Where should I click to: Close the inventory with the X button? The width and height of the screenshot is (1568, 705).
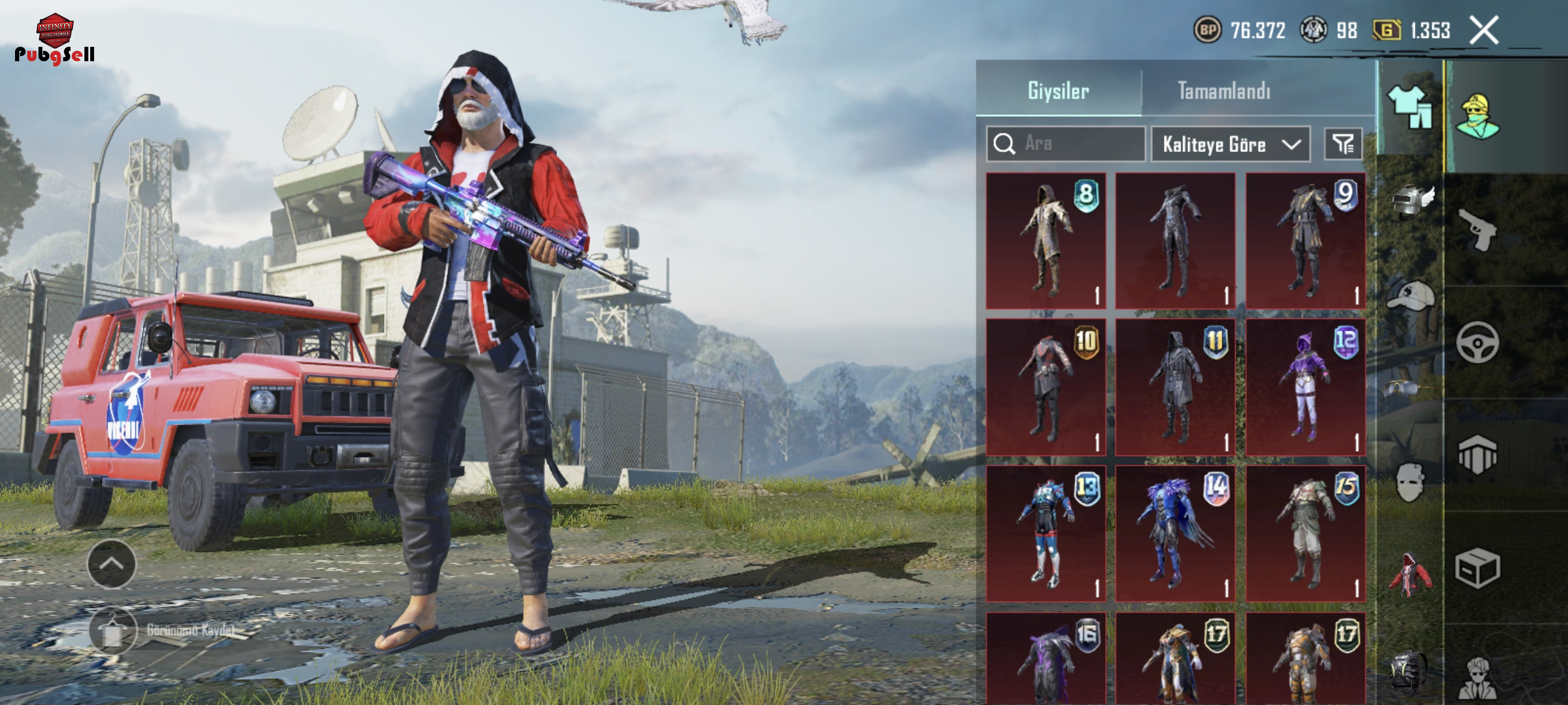pyautogui.click(x=1484, y=31)
